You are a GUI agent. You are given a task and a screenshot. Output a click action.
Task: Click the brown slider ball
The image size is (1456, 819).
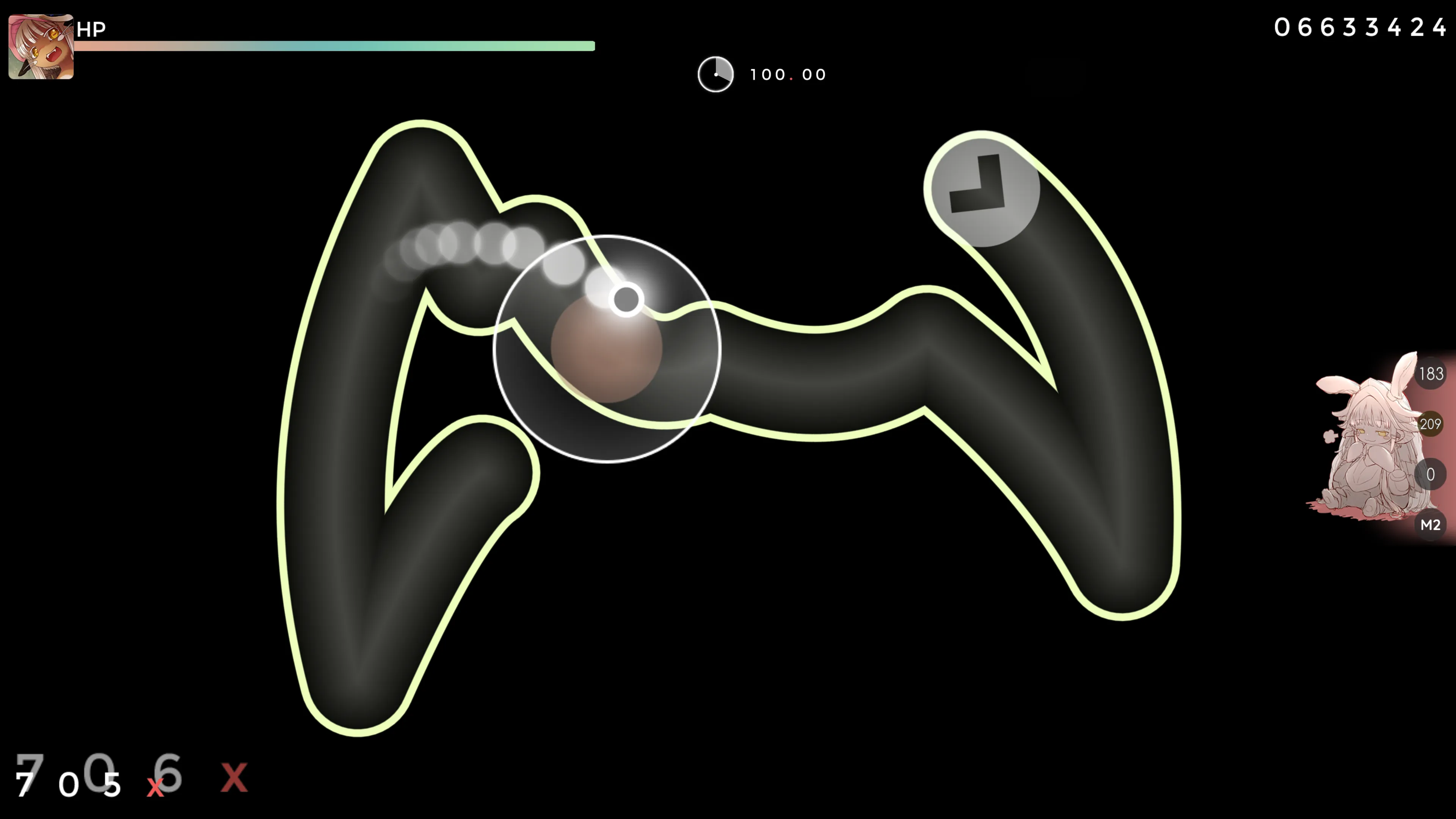606,349
